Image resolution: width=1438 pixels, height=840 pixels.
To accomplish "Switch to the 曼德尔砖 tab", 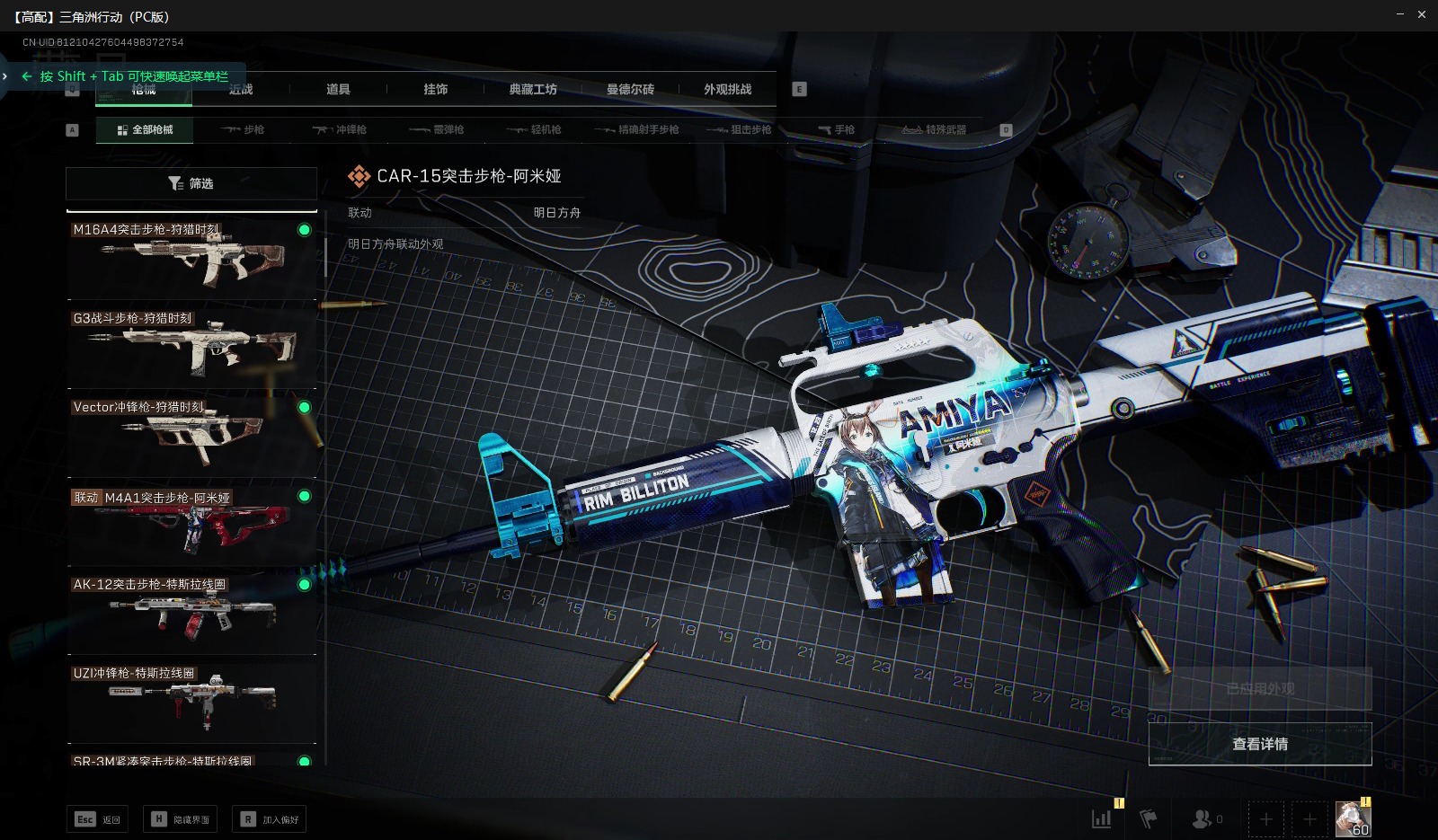I will pyautogui.click(x=630, y=89).
